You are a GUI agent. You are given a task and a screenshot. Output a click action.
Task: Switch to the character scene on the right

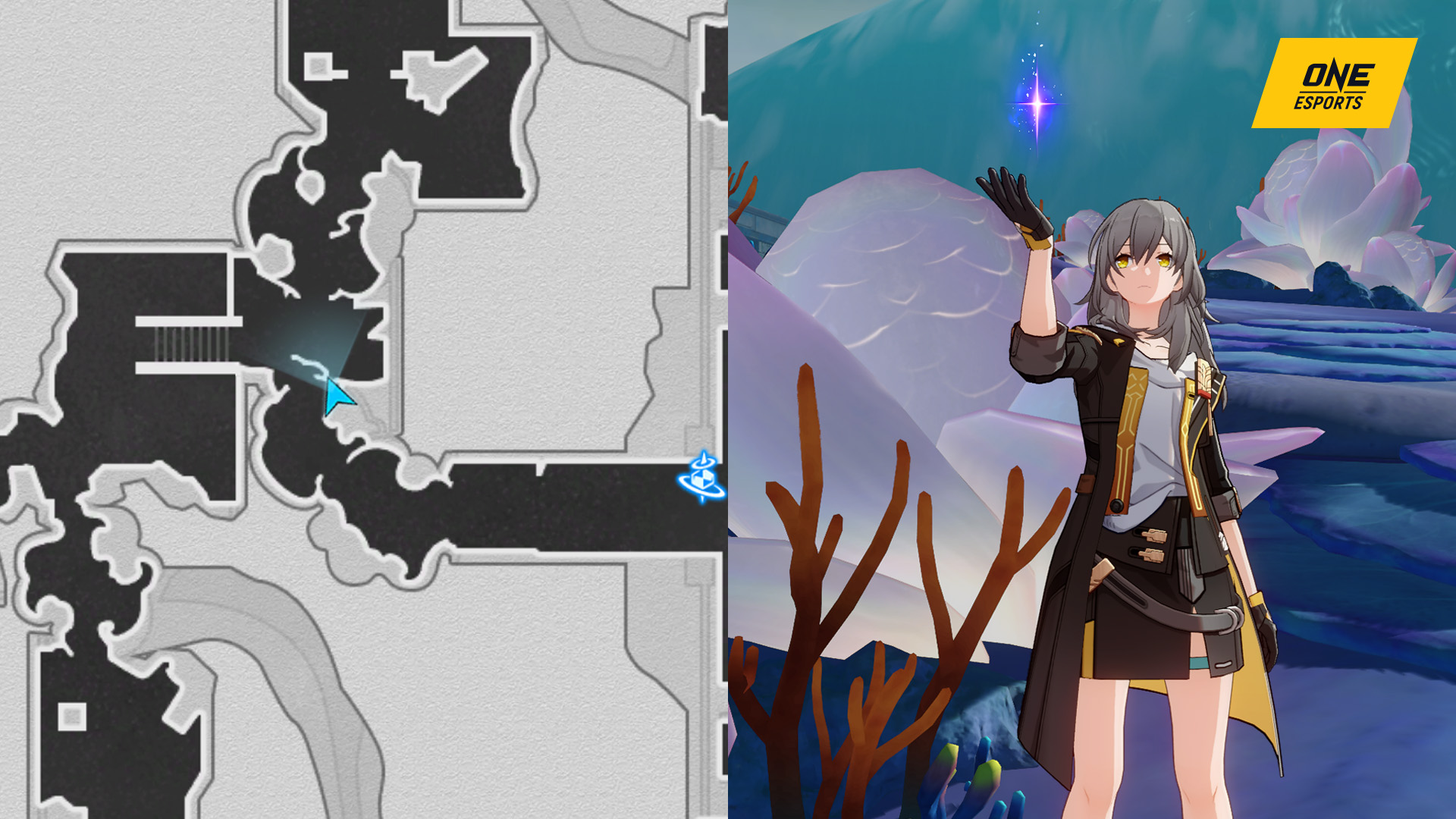click(x=1092, y=409)
